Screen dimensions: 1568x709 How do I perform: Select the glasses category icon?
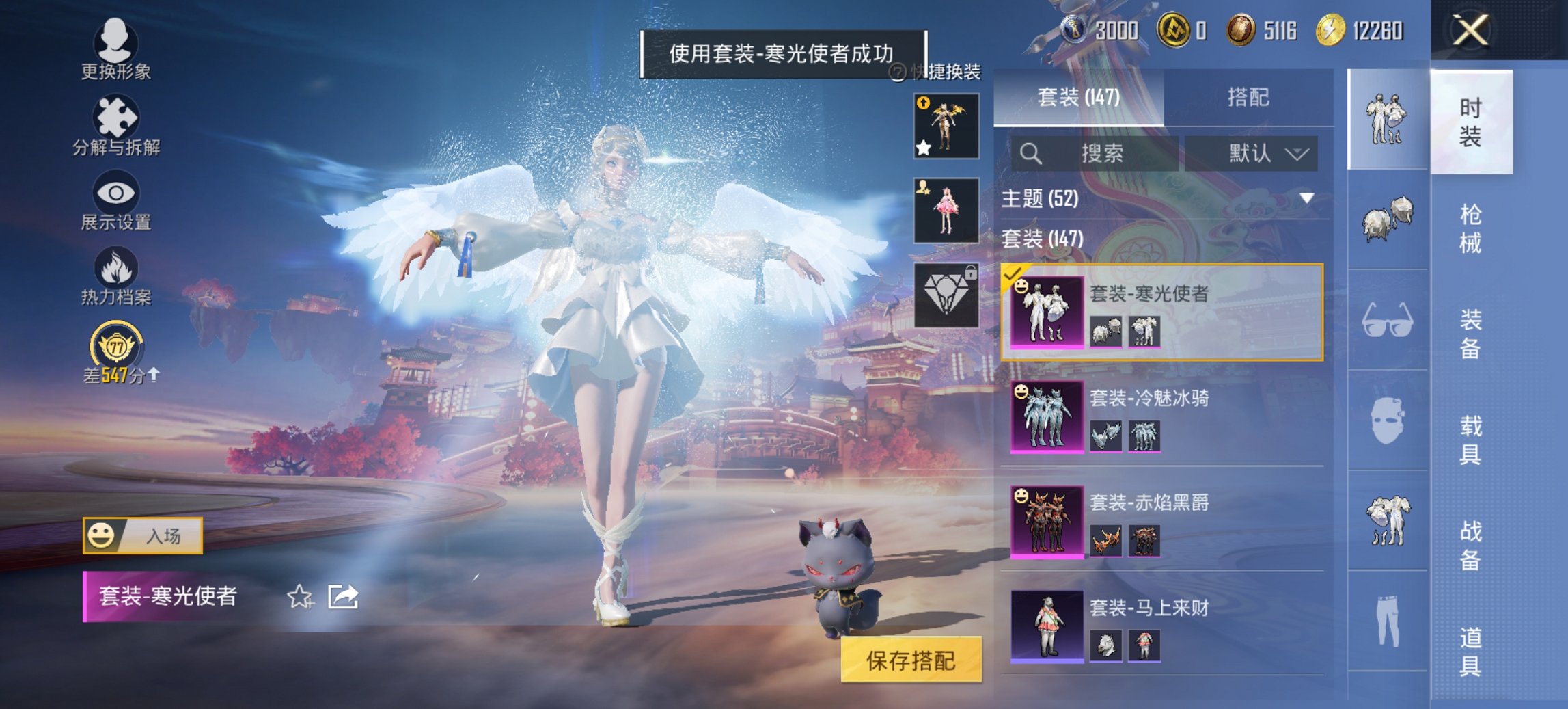[x=1387, y=321]
